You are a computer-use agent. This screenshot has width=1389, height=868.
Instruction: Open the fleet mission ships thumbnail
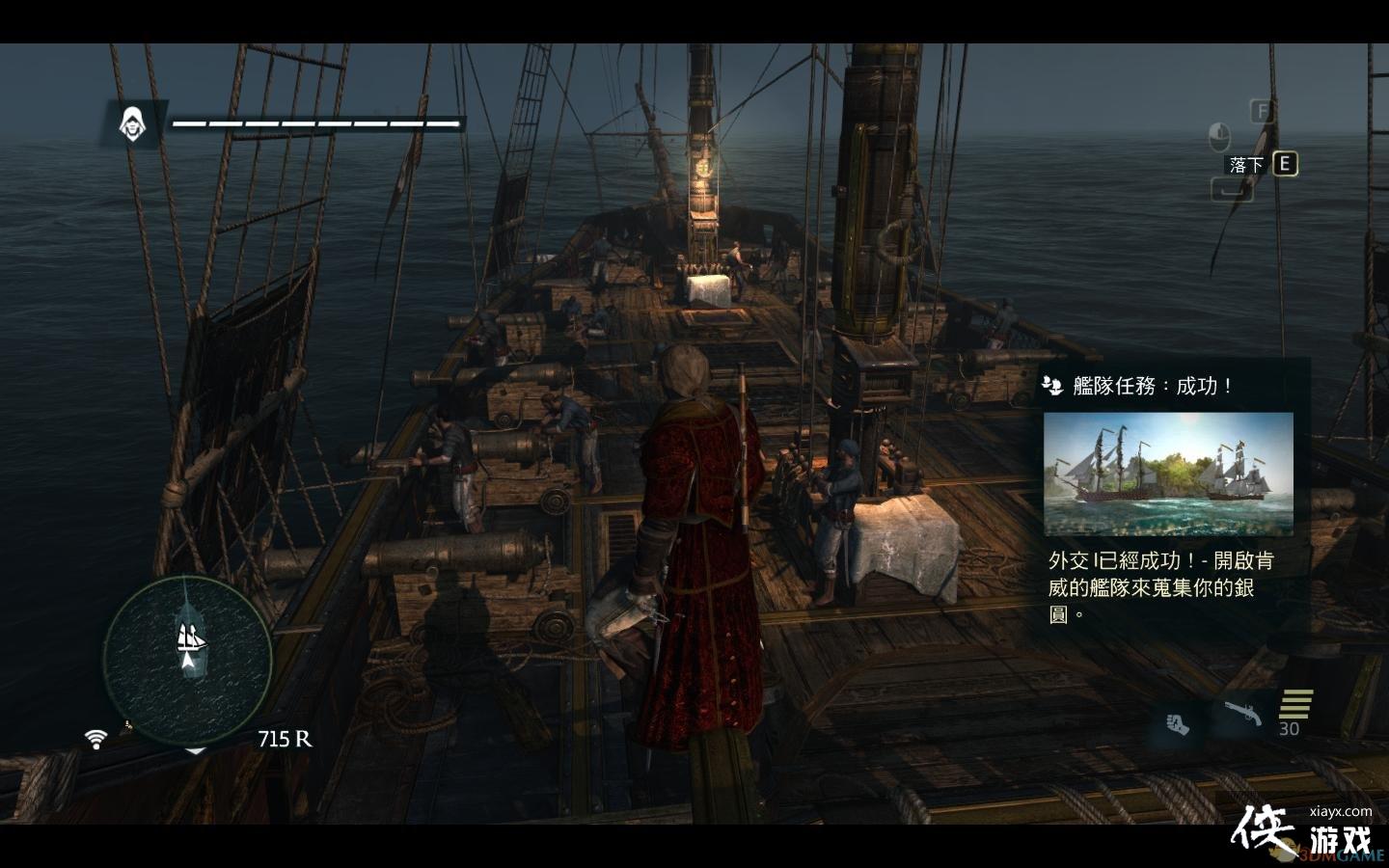1168,475
